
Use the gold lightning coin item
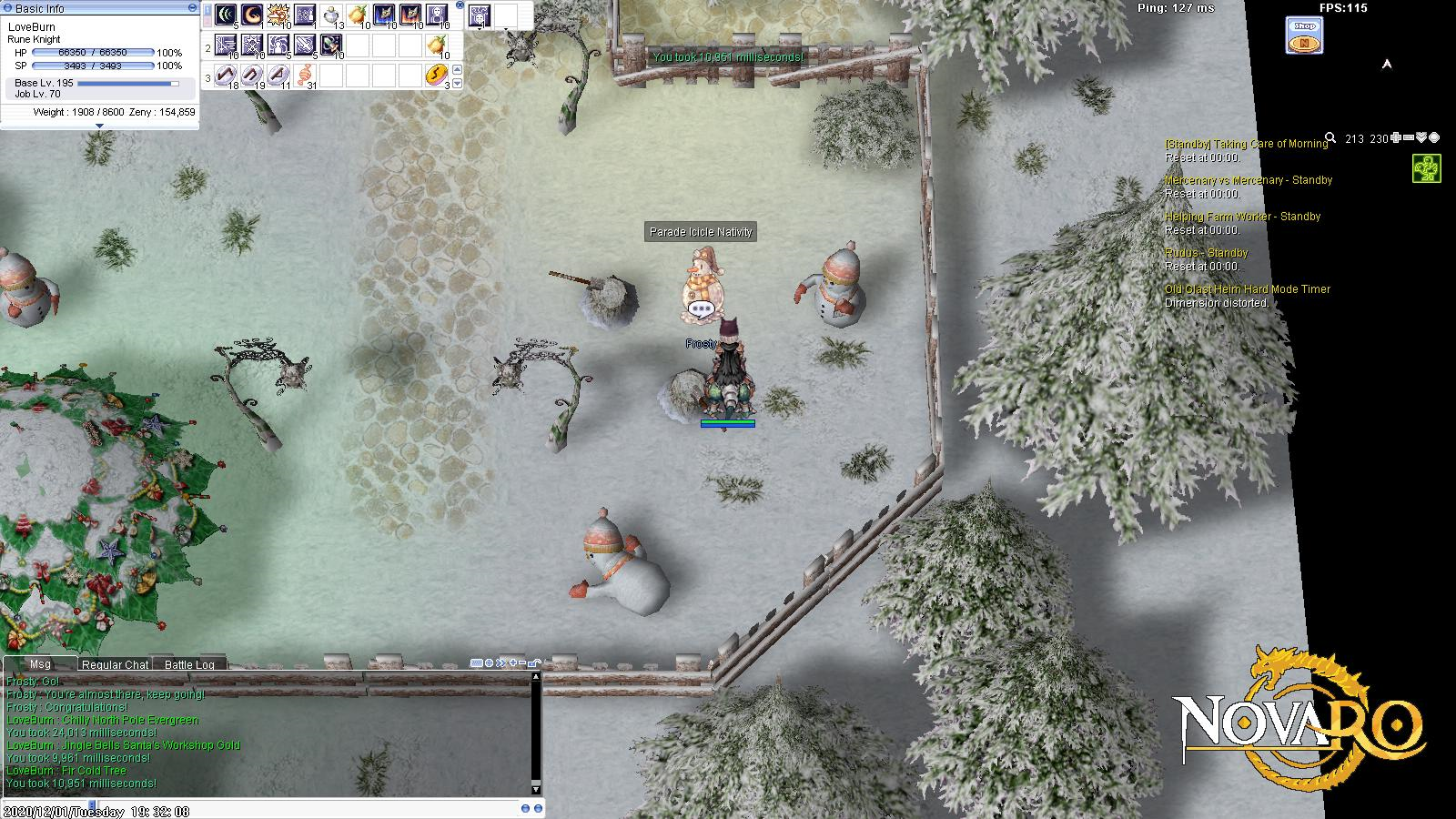click(437, 75)
